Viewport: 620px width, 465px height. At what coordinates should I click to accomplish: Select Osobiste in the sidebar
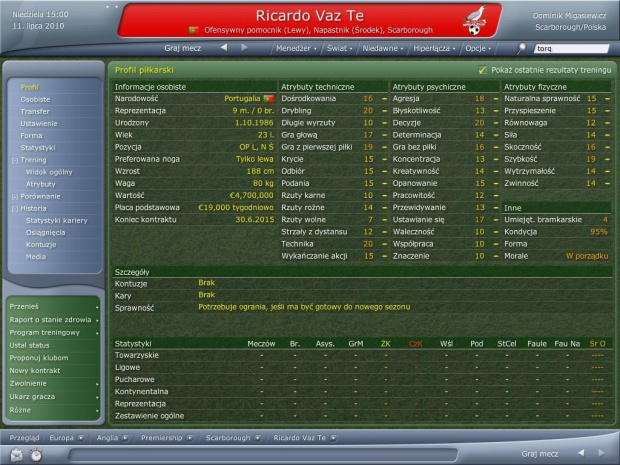point(35,99)
